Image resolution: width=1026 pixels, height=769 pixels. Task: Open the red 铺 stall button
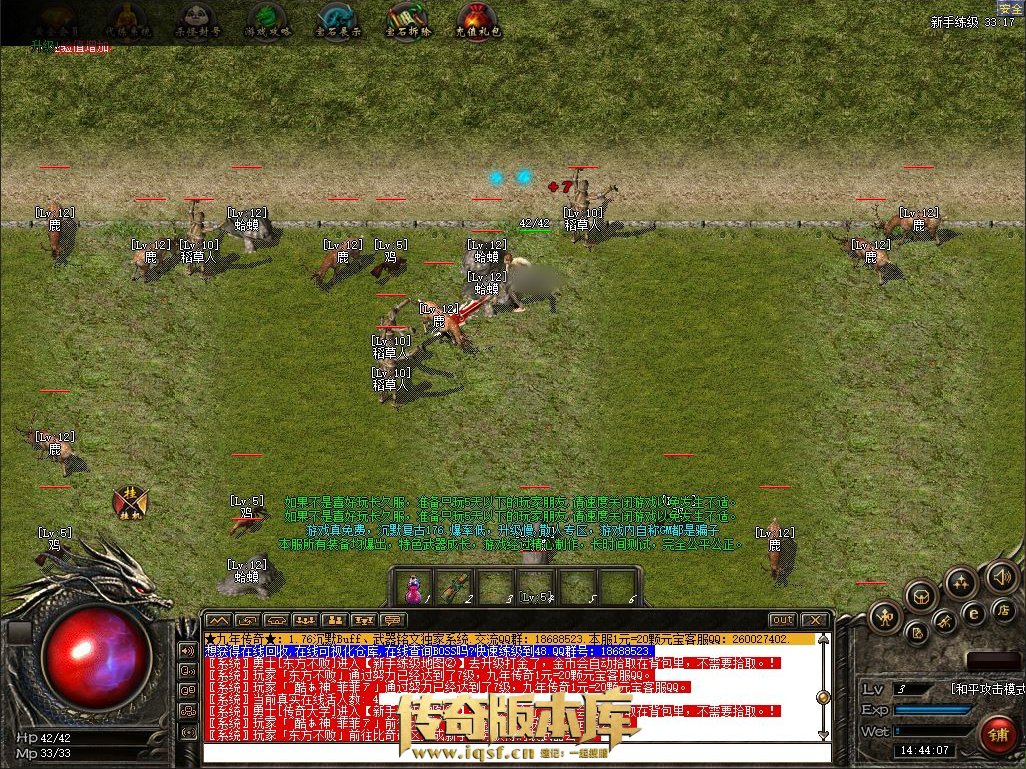[997, 734]
